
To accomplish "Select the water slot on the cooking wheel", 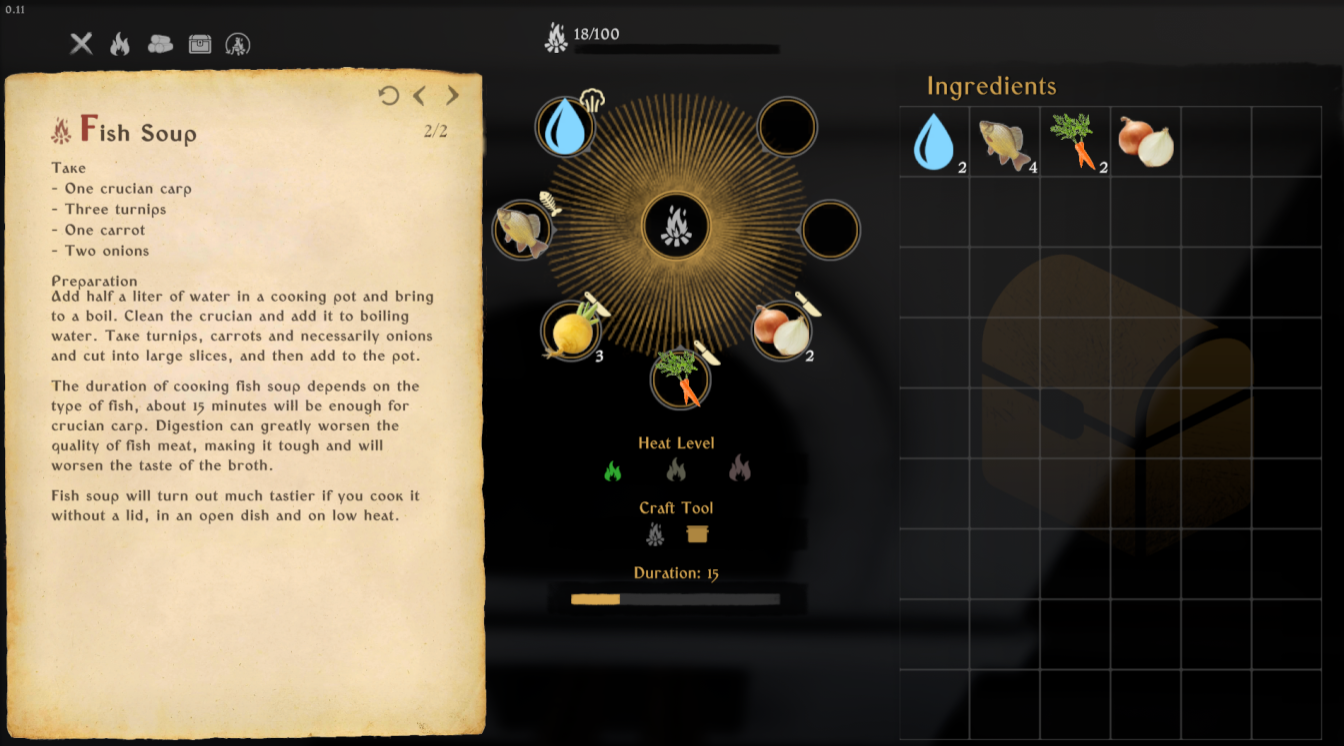I will pos(566,127).
